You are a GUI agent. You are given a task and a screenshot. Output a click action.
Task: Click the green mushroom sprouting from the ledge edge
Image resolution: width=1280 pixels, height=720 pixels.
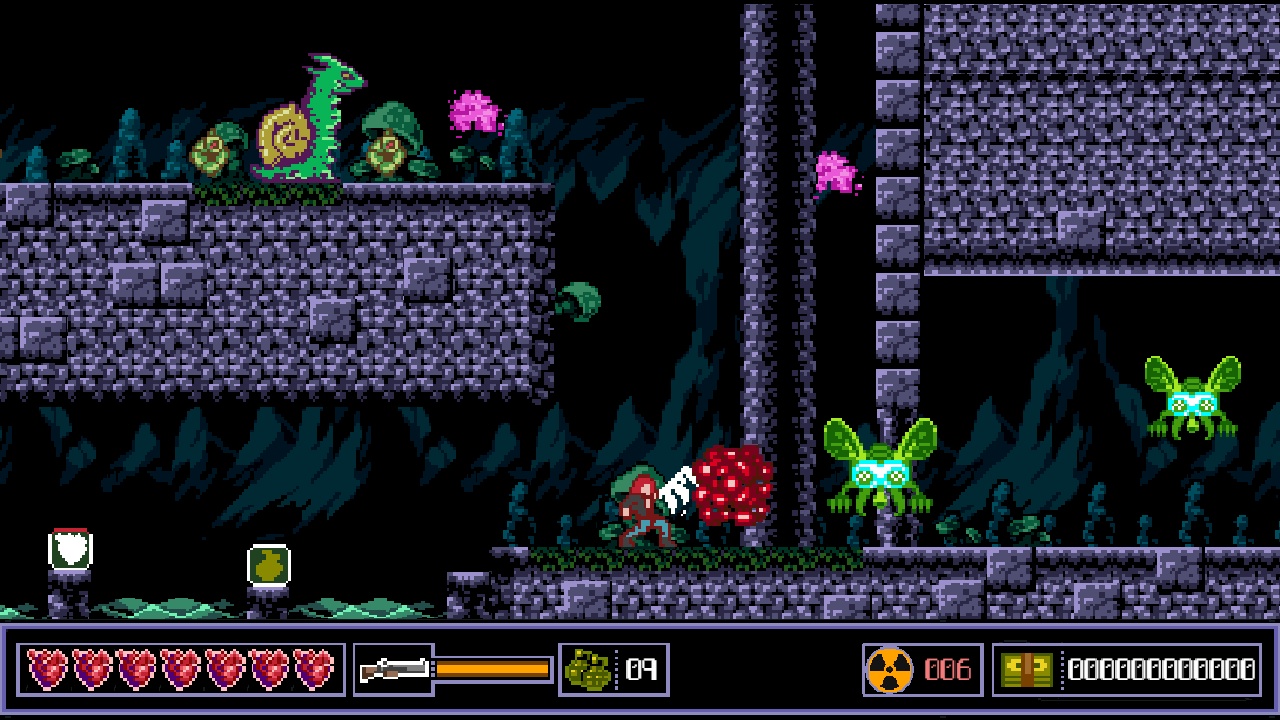[580, 300]
